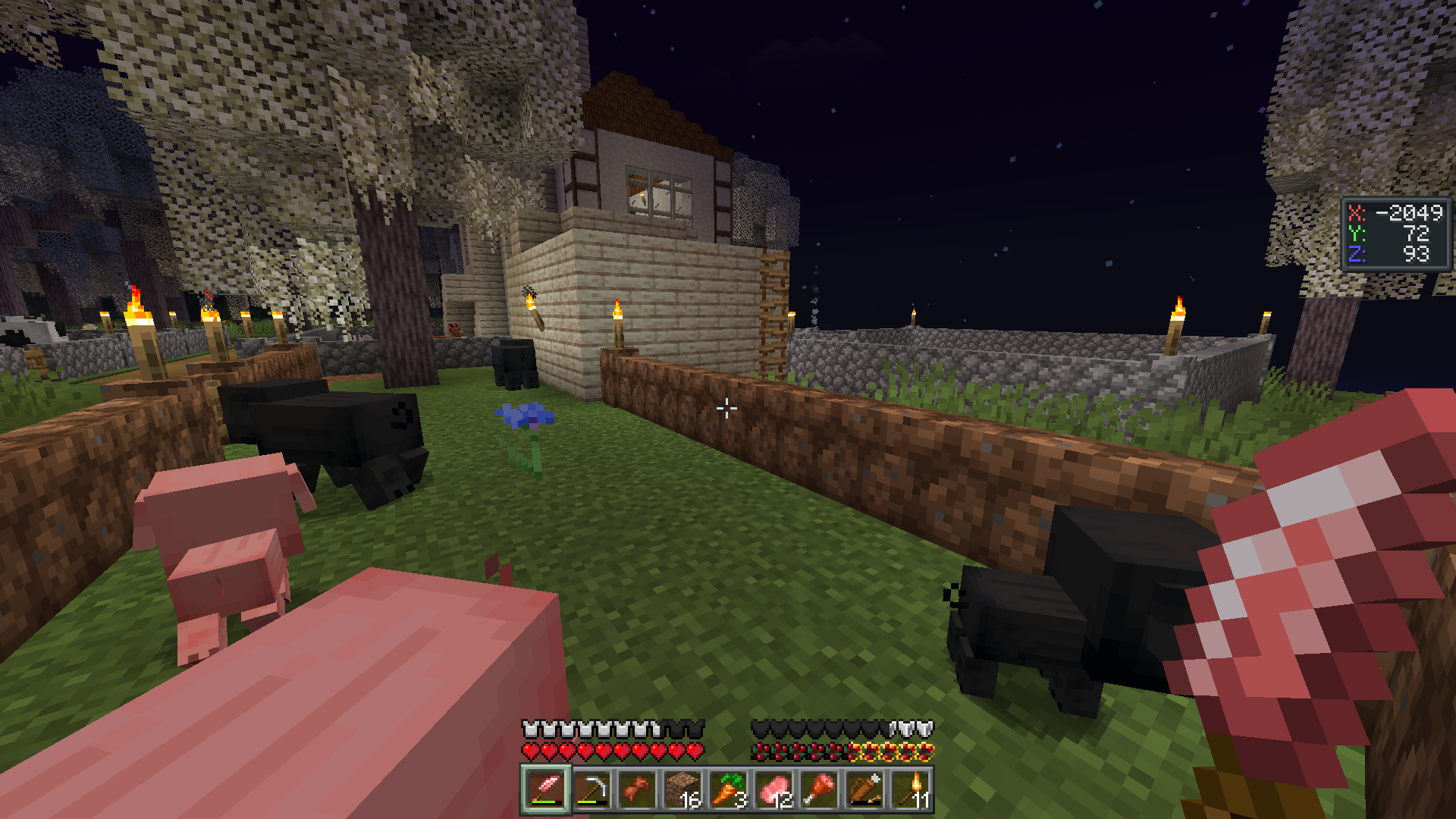Viewport: 1456px width, 819px height.
Task: Choose the brown cooked meat slot
Action: pyautogui.click(x=637, y=790)
